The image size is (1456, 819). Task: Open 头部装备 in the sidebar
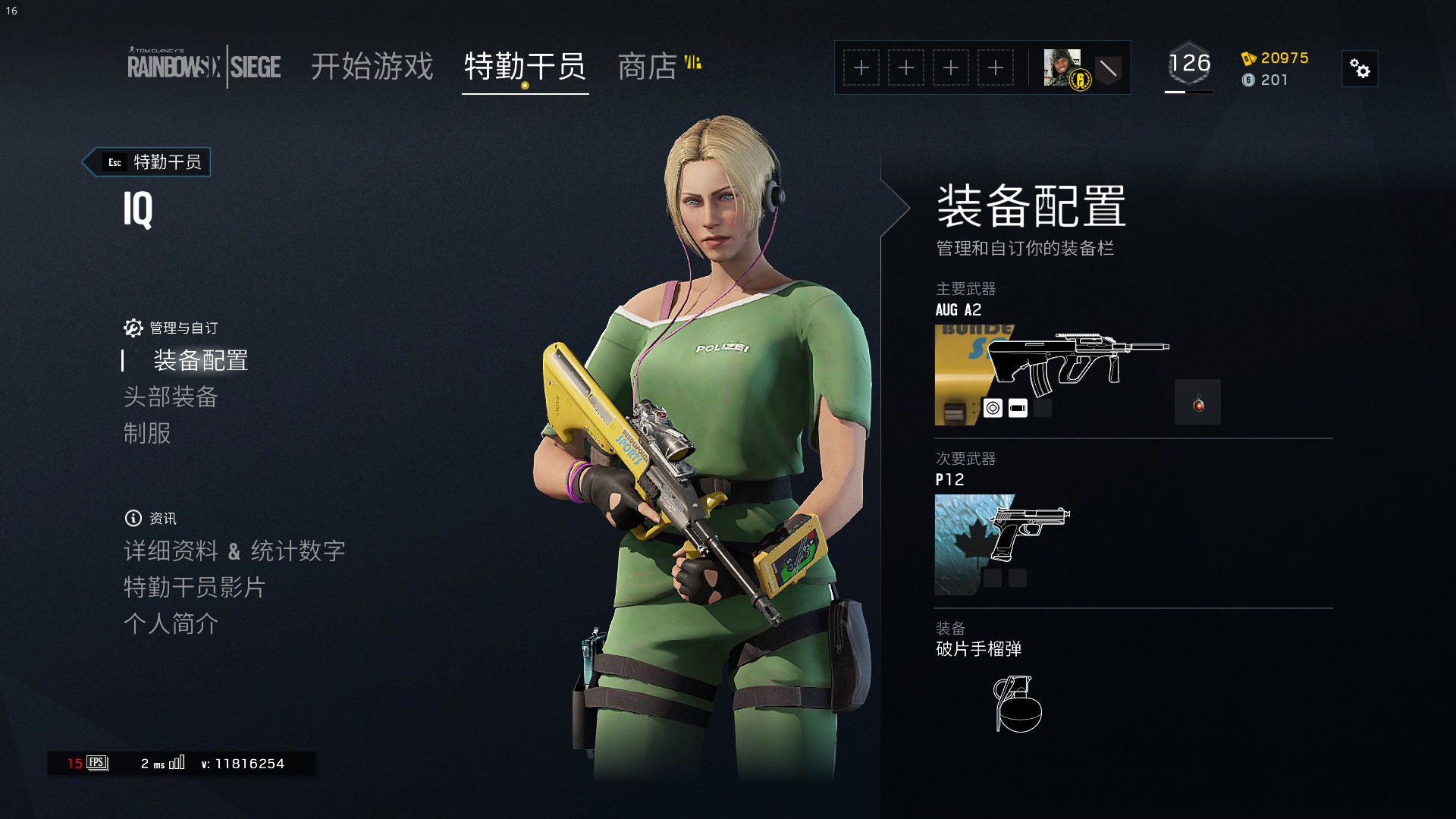pyautogui.click(x=171, y=397)
